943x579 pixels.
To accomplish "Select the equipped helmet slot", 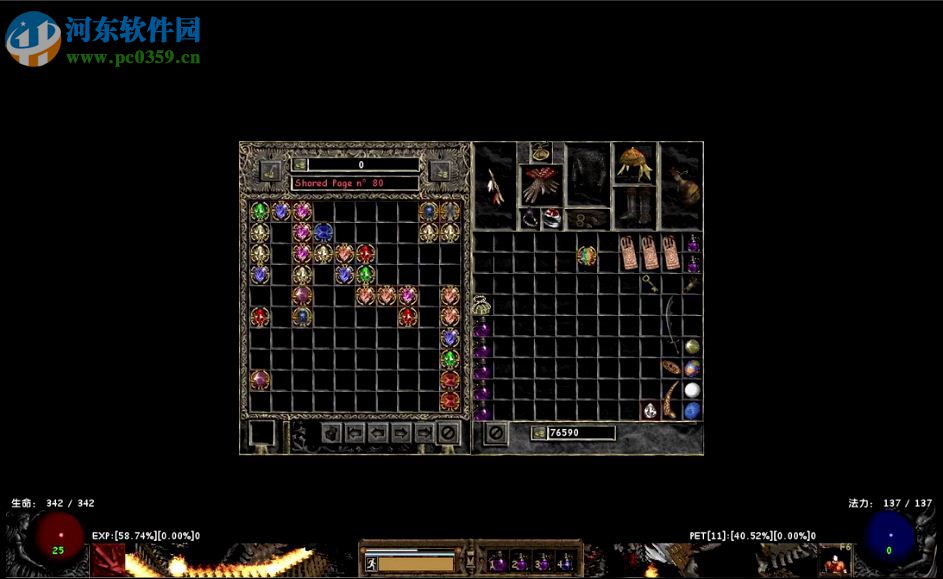I will click(x=634, y=162).
